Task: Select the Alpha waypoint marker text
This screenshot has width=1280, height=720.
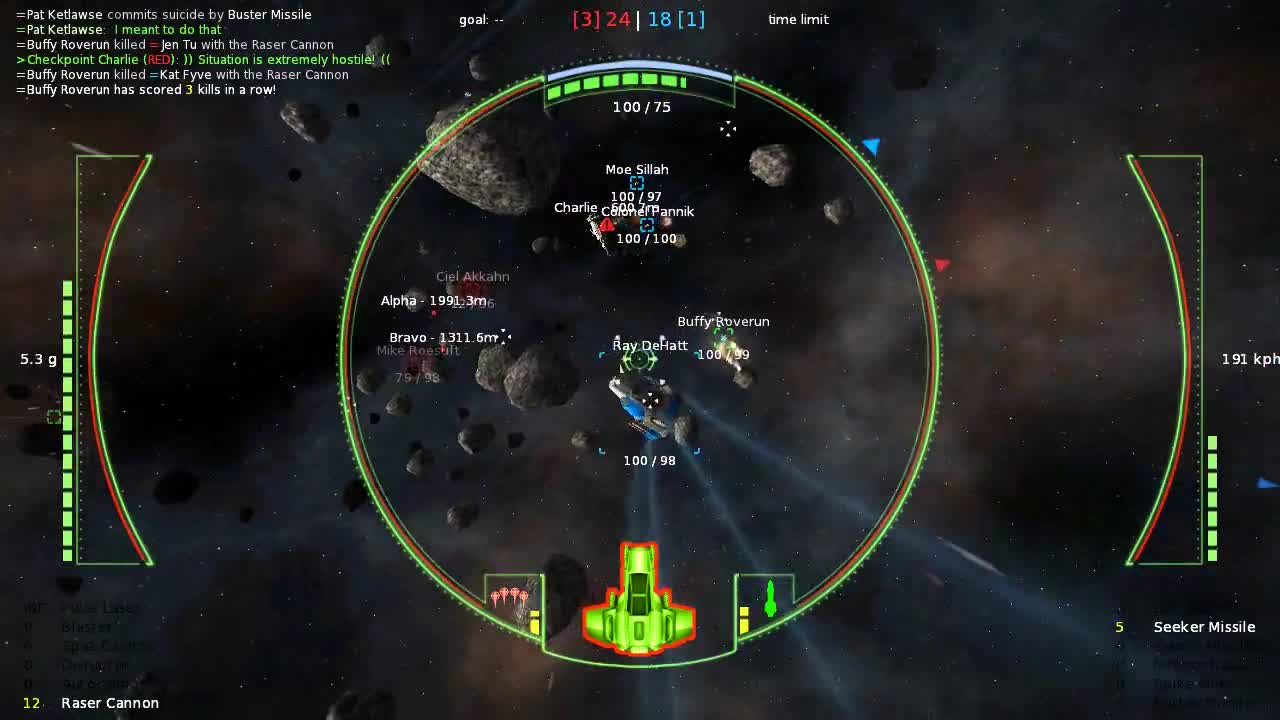Action: 434,300
